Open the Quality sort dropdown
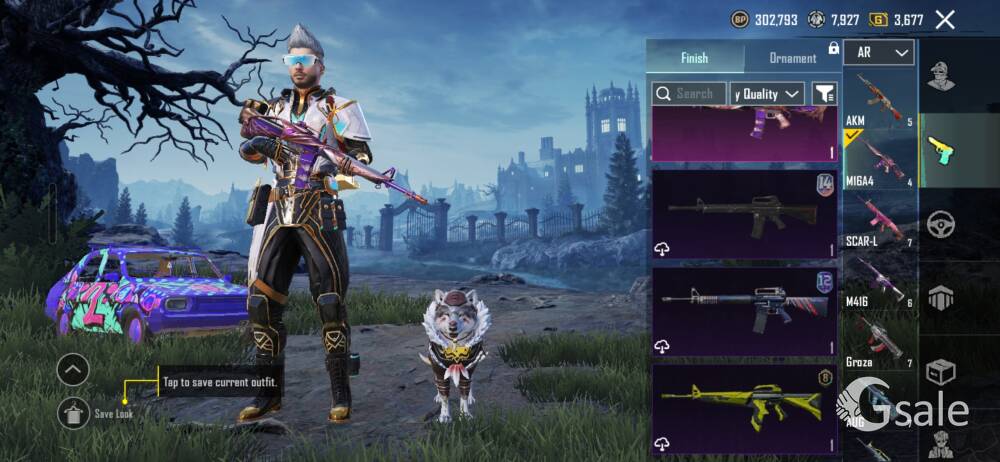Screen dimensions: 1000x462 (768, 93)
